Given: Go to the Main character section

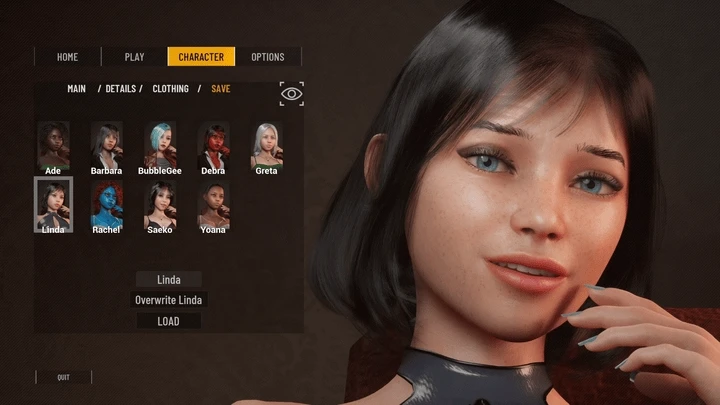Looking at the screenshot, I should point(76,89).
